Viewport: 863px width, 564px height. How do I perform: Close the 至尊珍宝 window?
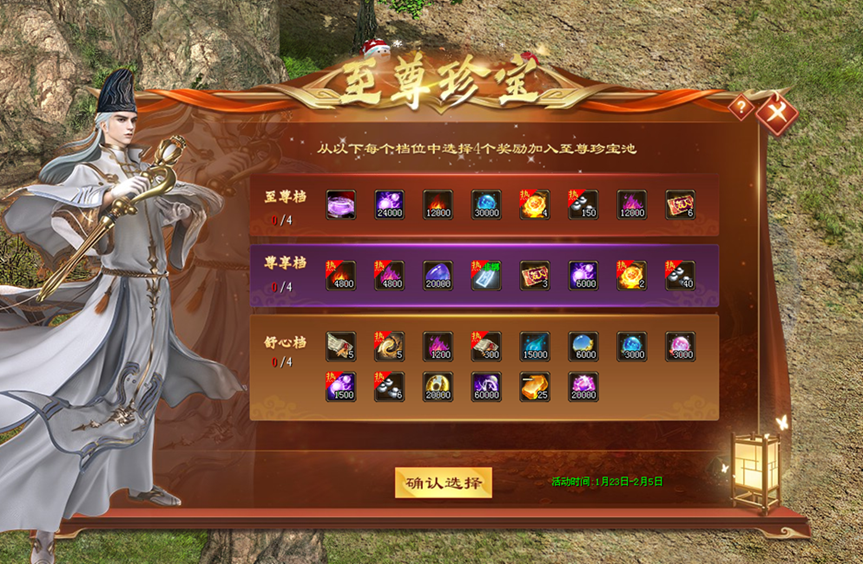pyautogui.click(x=775, y=112)
